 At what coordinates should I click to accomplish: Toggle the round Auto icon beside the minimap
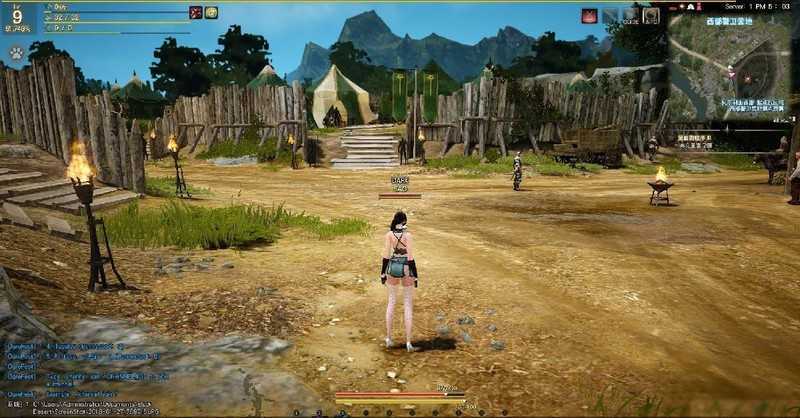pyautogui.click(x=651, y=16)
